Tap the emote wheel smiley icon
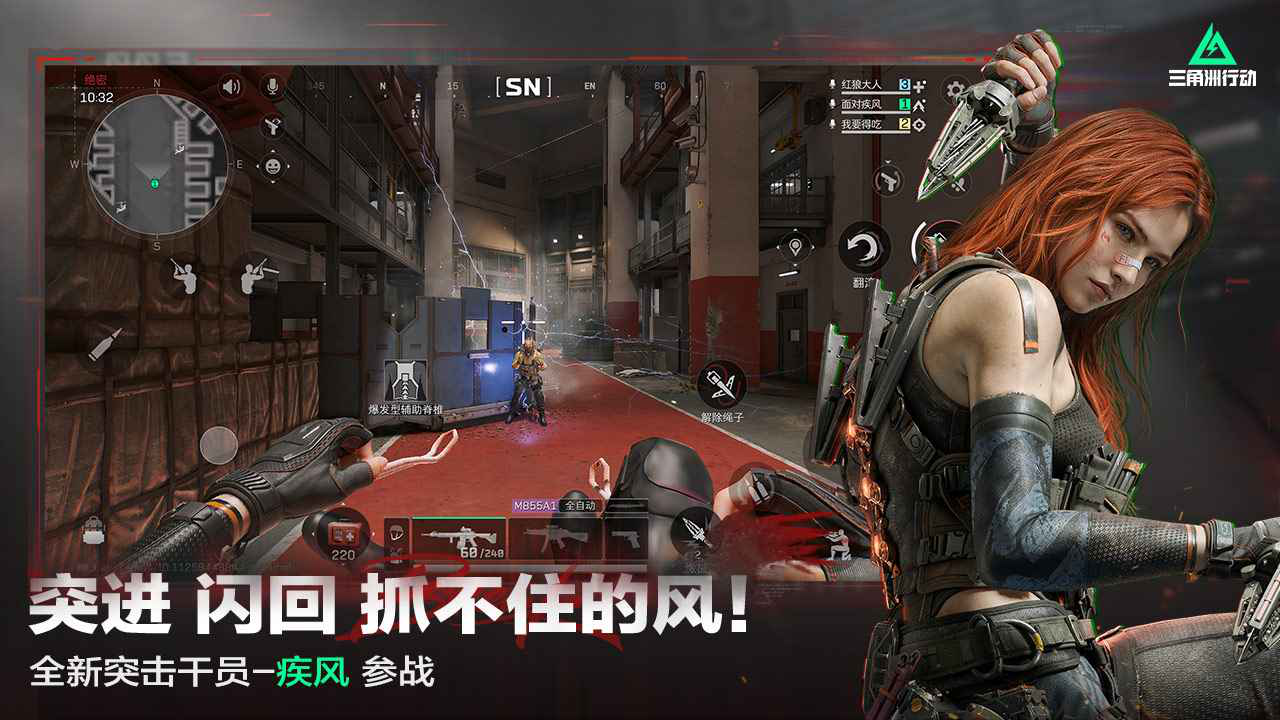The height and width of the screenshot is (720, 1280). point(272,166)
